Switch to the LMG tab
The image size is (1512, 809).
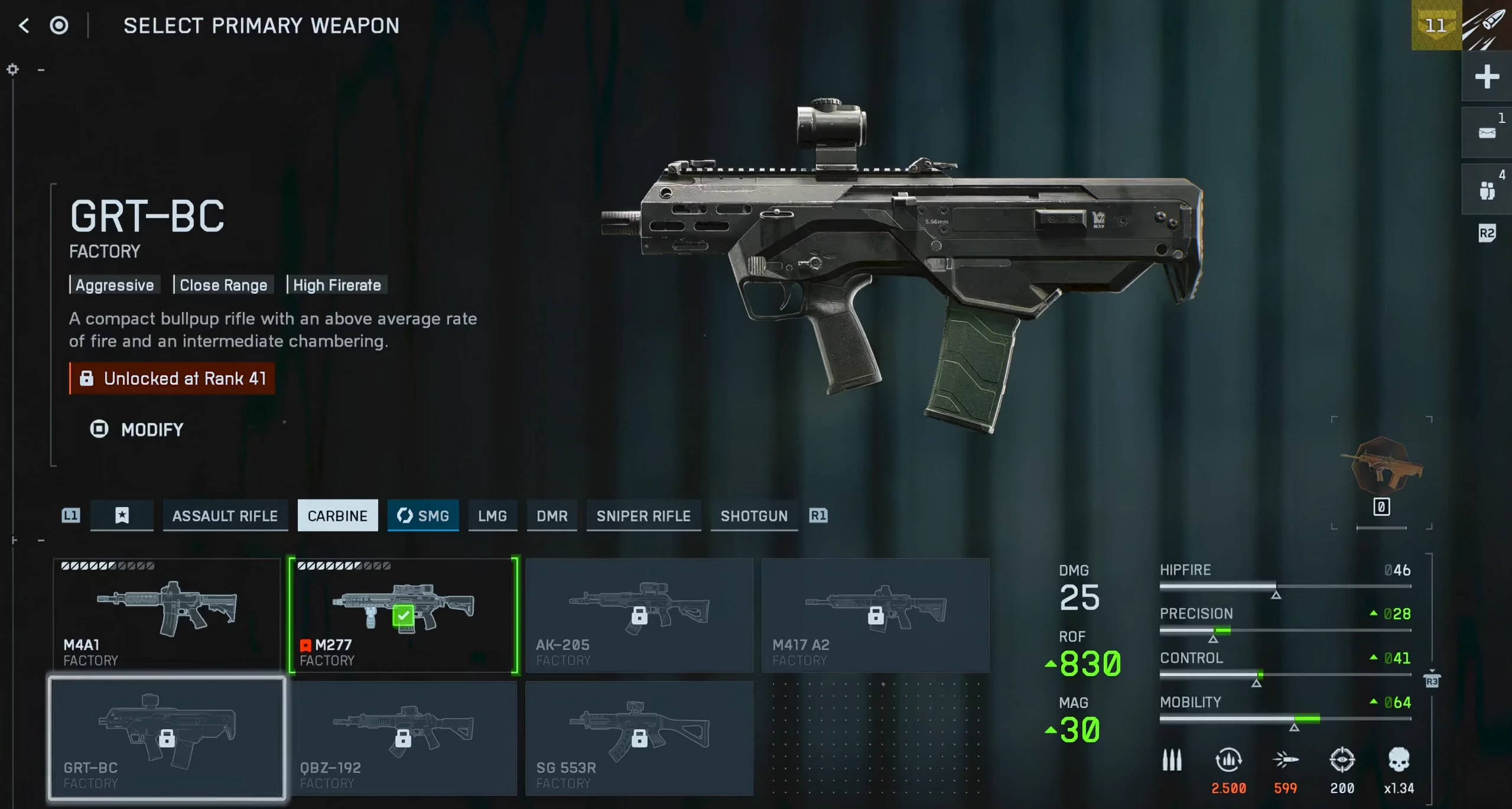492,516
